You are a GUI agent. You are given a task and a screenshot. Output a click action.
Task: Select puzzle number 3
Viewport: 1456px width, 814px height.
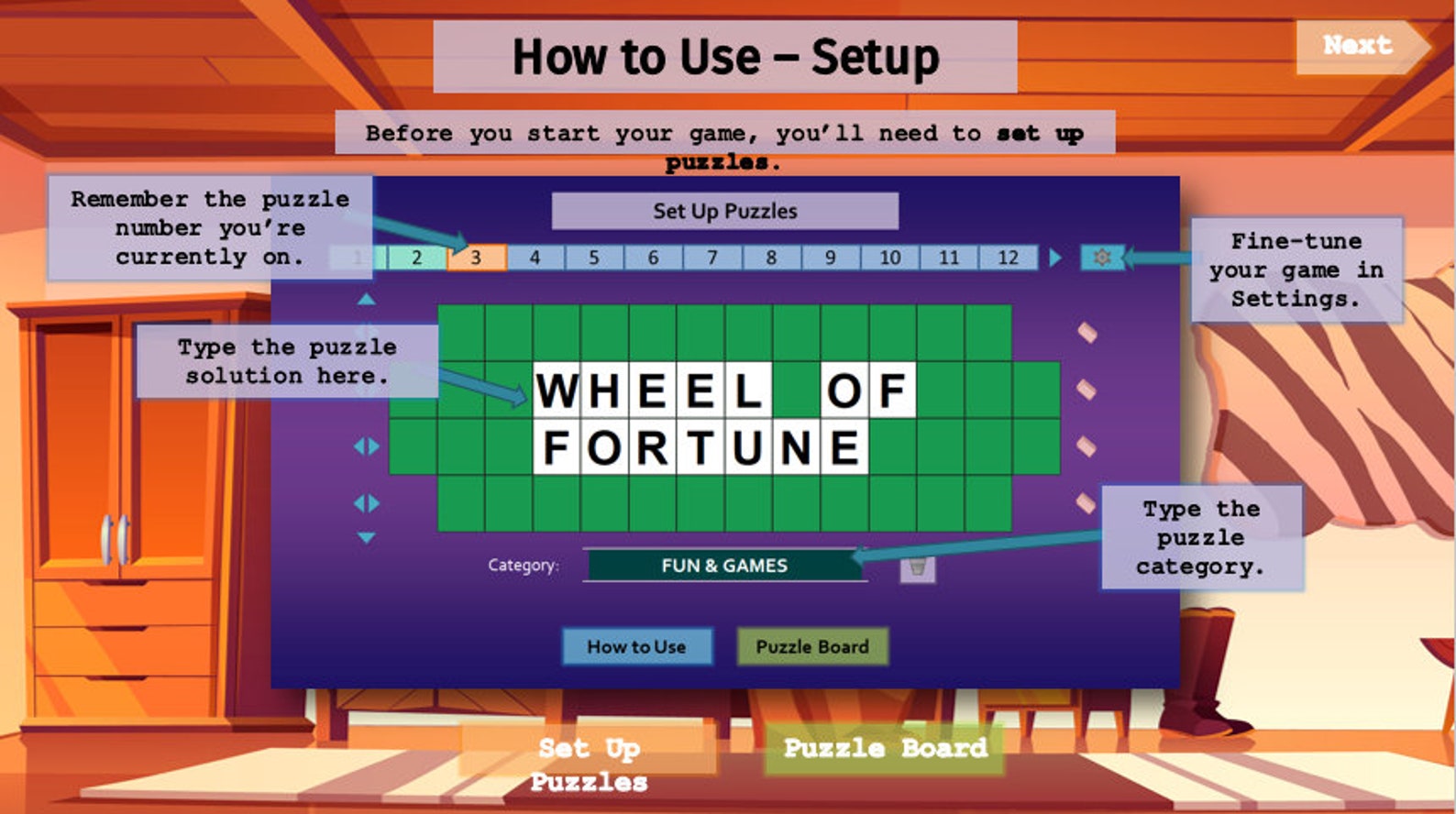tap(475, 258)
